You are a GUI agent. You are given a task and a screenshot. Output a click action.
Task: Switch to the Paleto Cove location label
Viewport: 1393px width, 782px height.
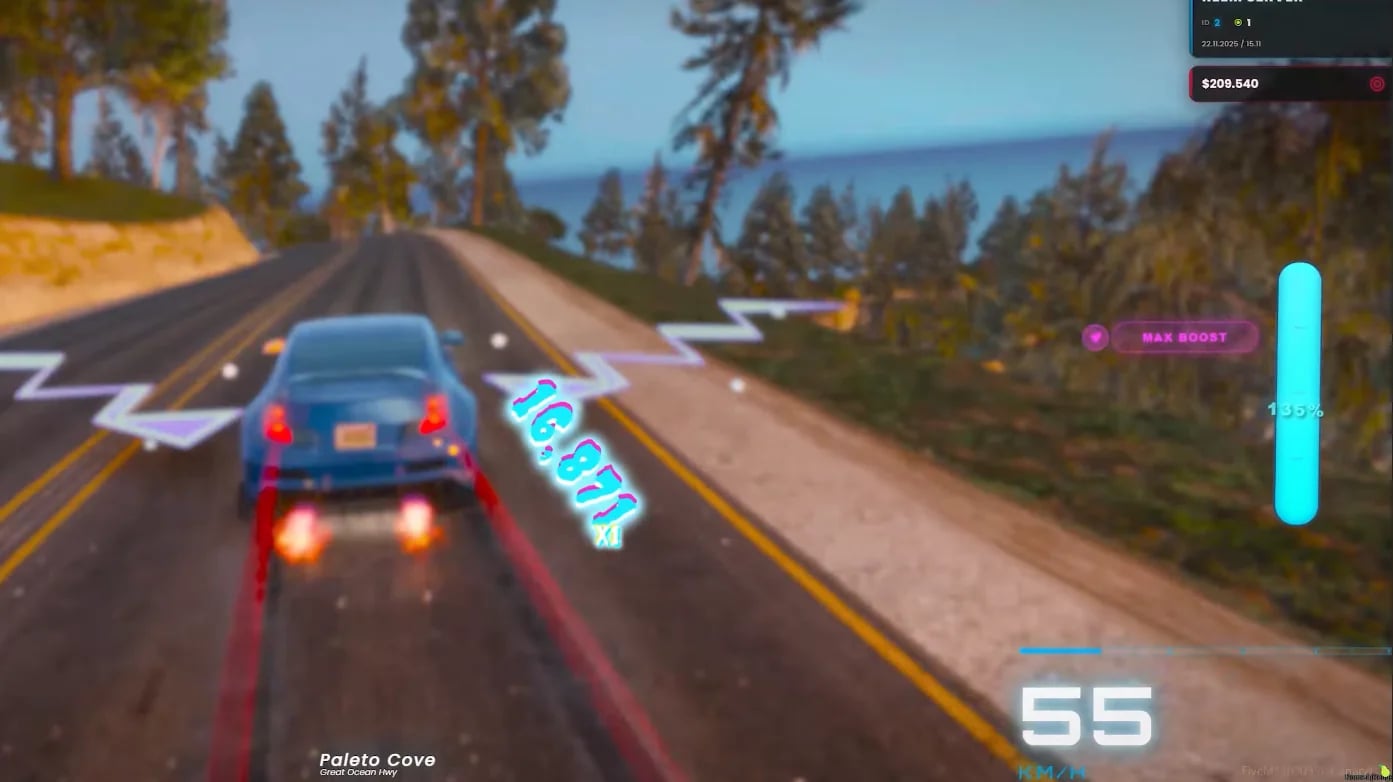[377, 759]
